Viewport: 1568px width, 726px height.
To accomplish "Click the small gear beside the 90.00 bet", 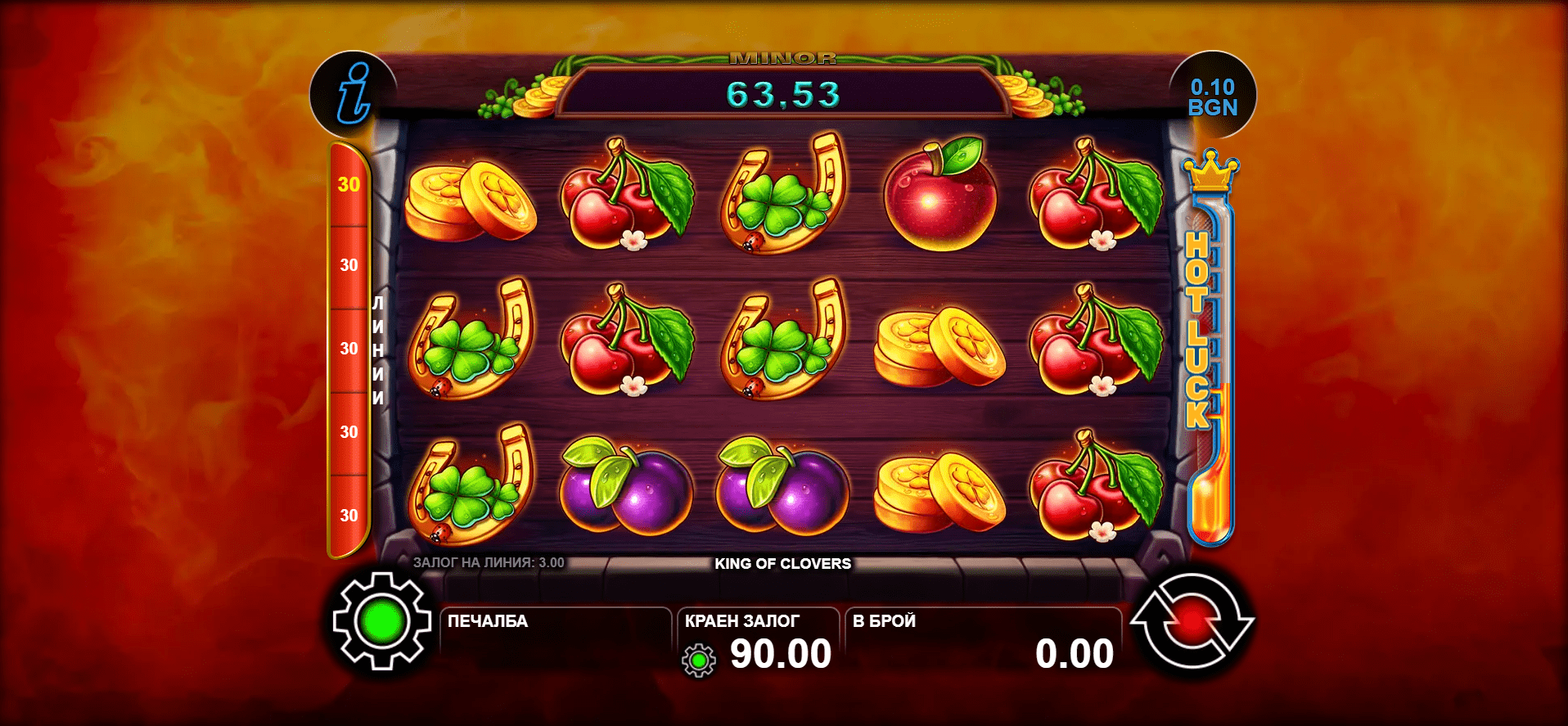I will pyautogui.click(x=699, y=660).
